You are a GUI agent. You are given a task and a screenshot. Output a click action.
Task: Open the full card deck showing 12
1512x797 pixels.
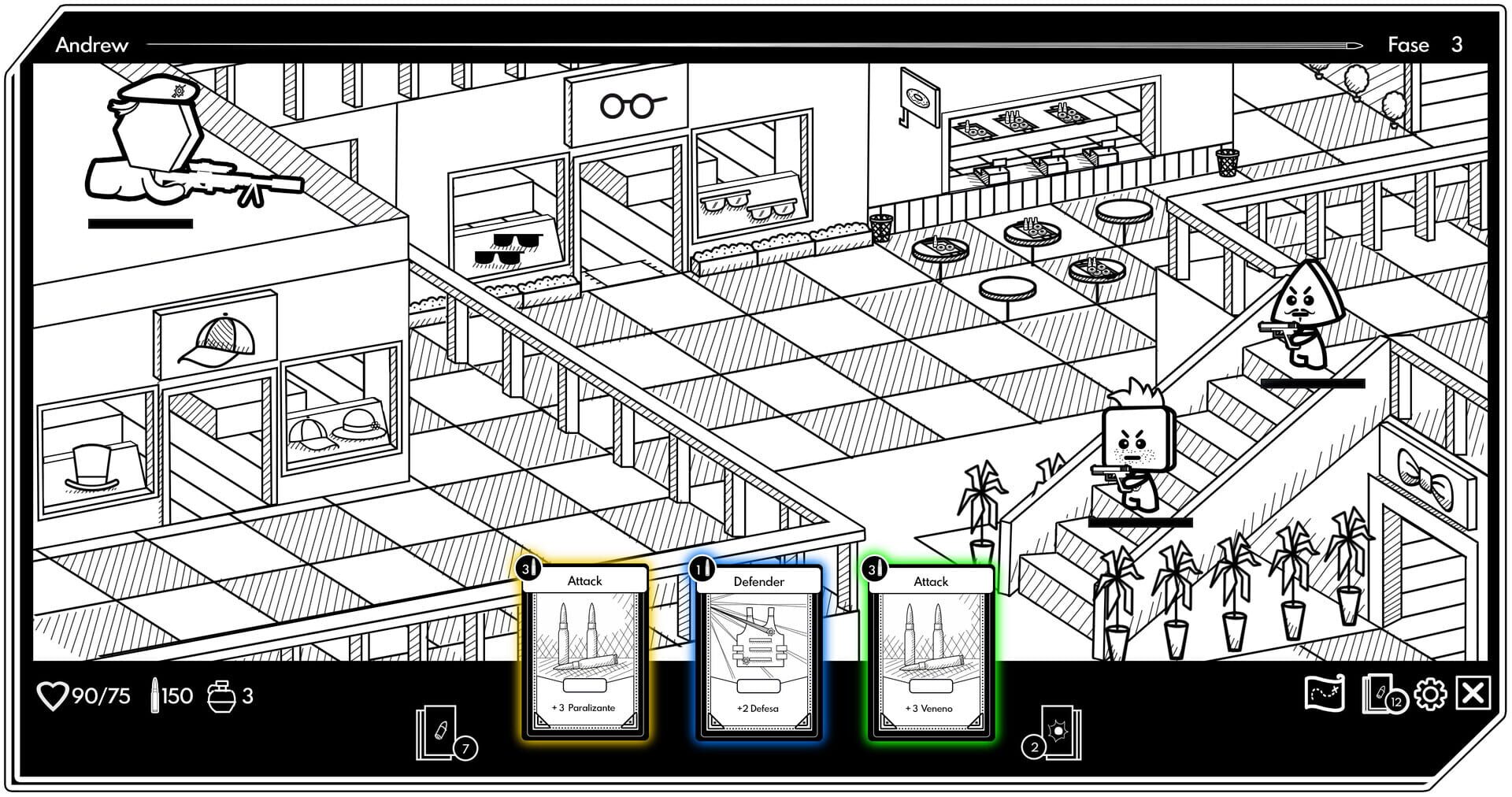click(1383, 694)
